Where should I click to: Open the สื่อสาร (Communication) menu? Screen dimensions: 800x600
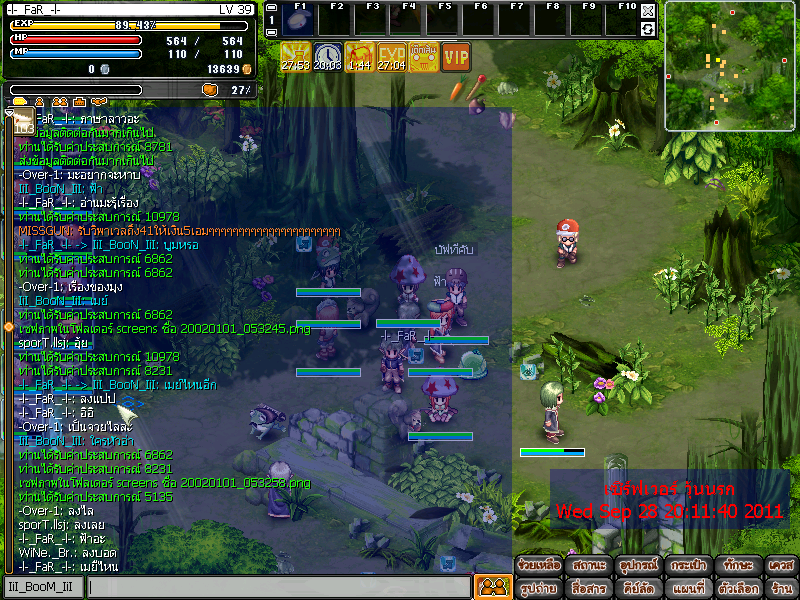587,588
